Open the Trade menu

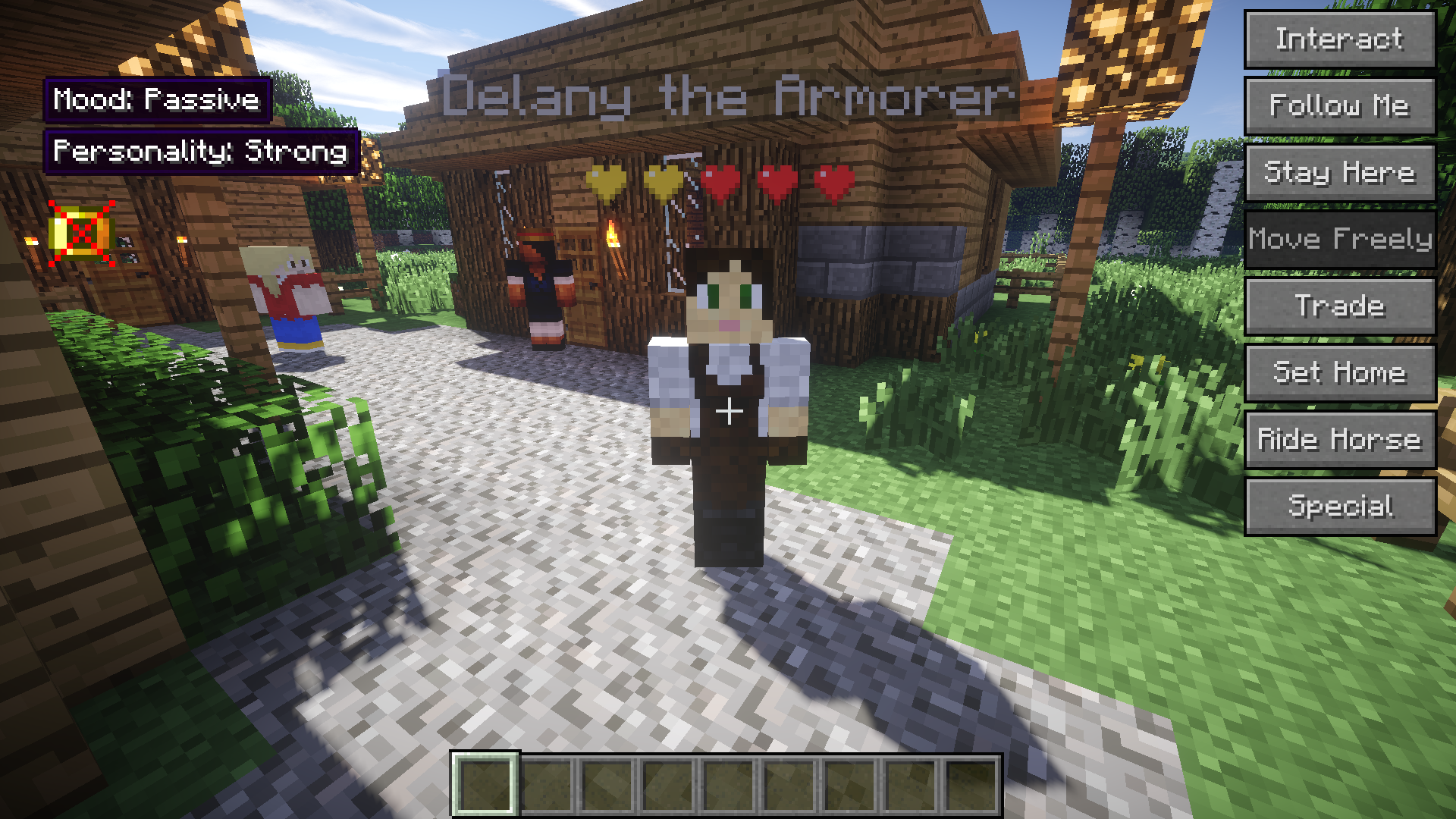pyautogui.click(x=1339, y=305)
